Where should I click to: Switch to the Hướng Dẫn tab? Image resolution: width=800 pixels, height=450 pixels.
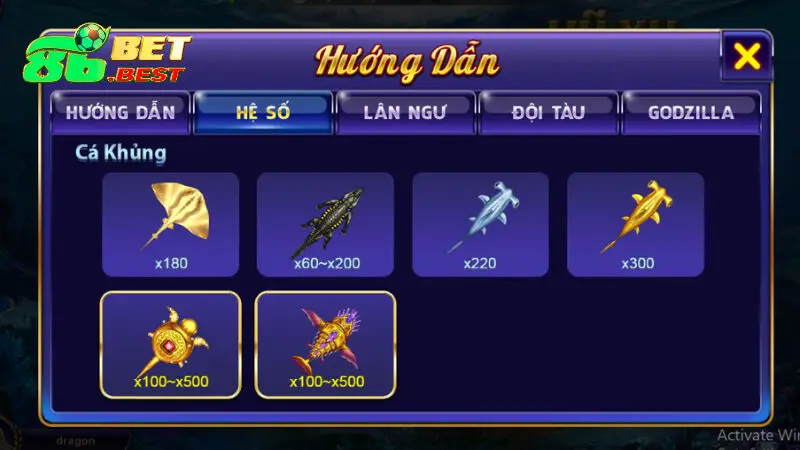tap(120, 111)
